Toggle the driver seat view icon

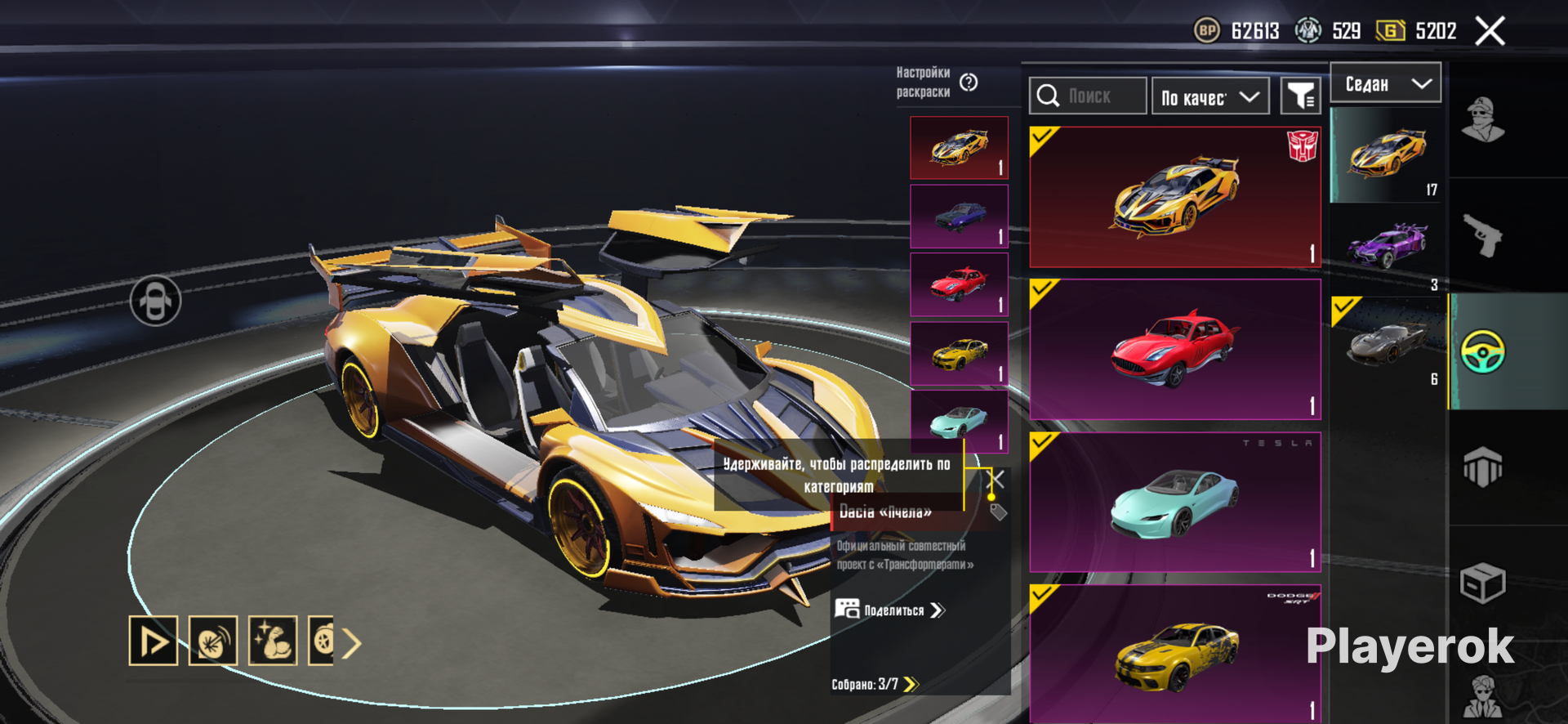(155, 301)
